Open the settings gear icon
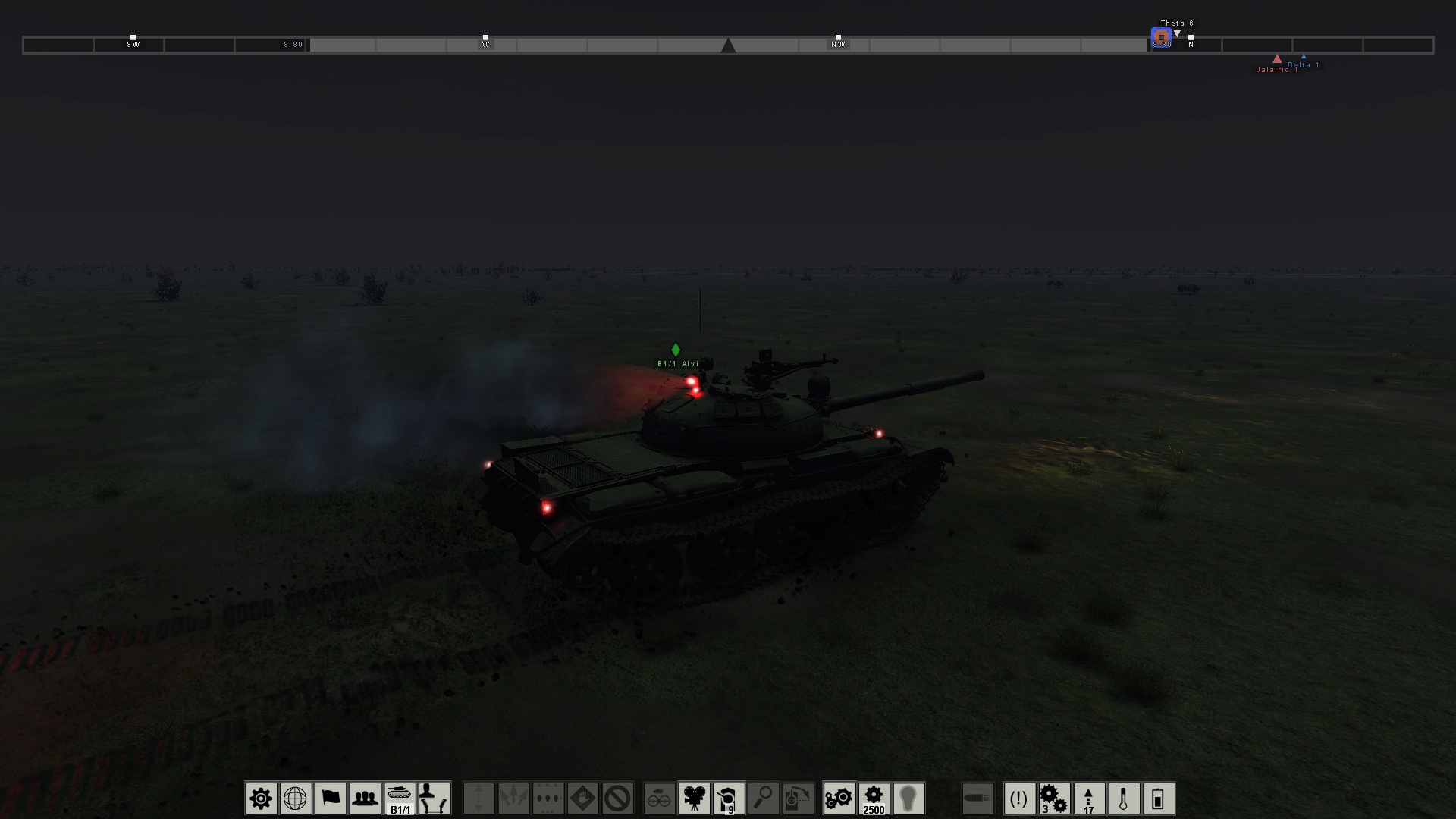 (262, 798)
